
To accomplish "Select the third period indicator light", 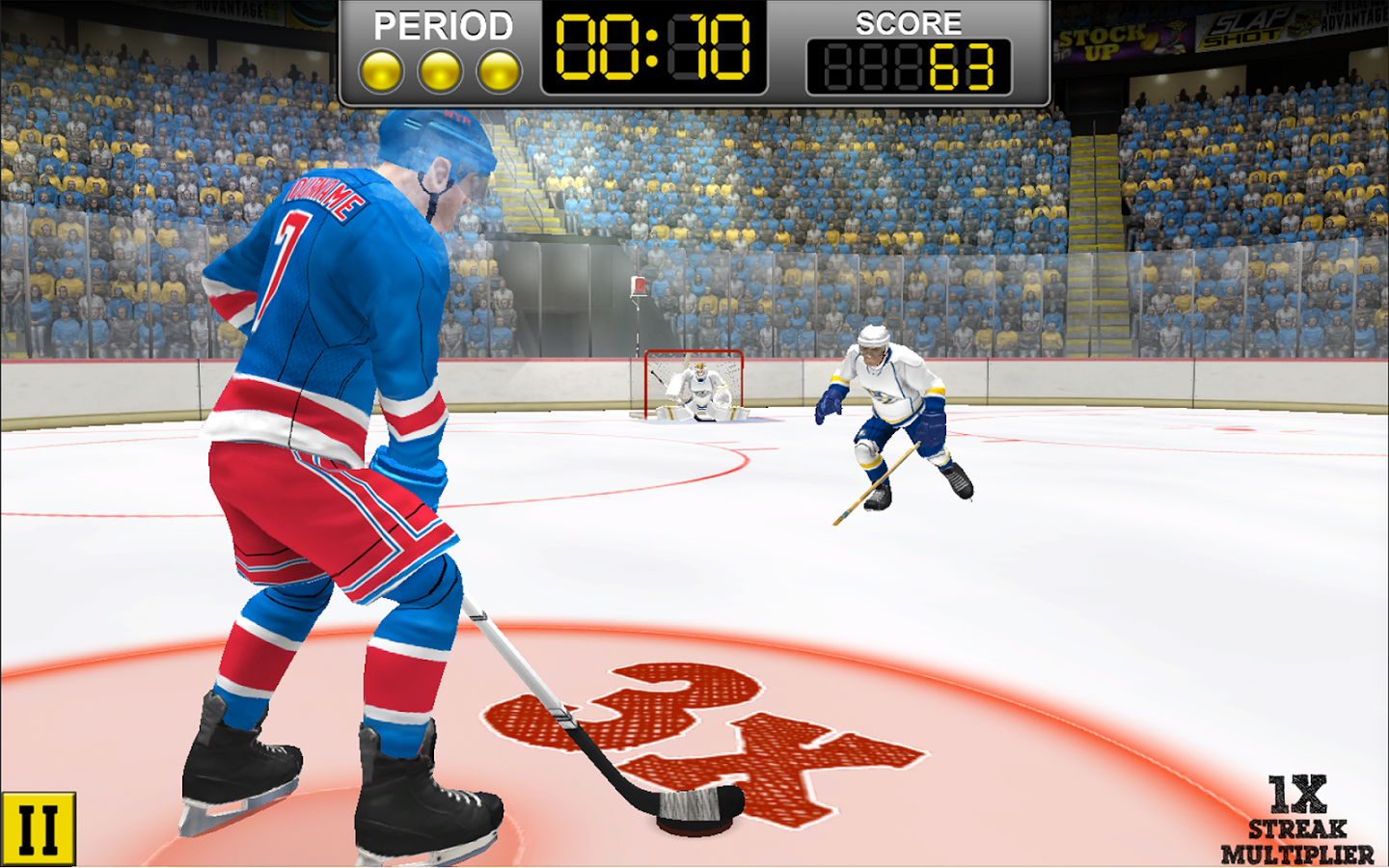I will point(498,69).
